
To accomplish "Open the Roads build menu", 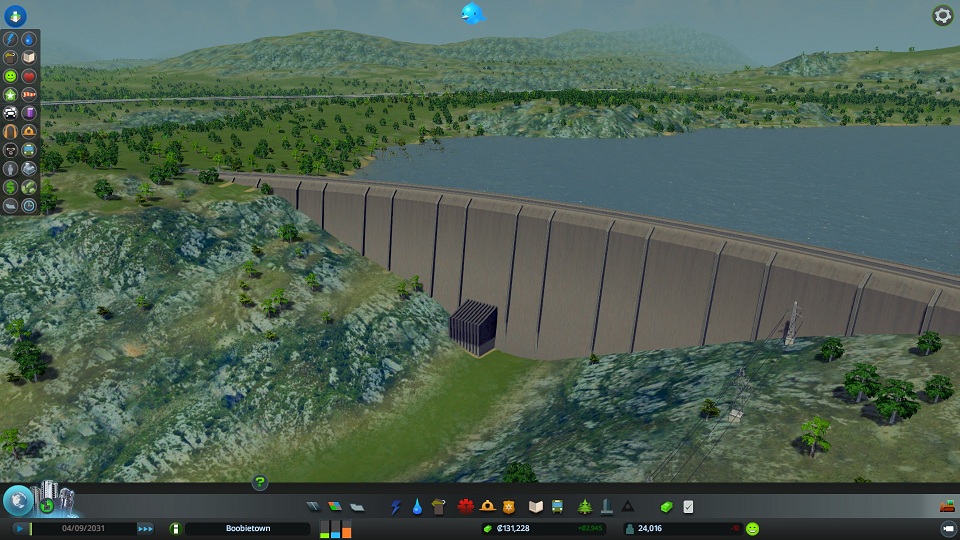I will (x=313, y=507).
